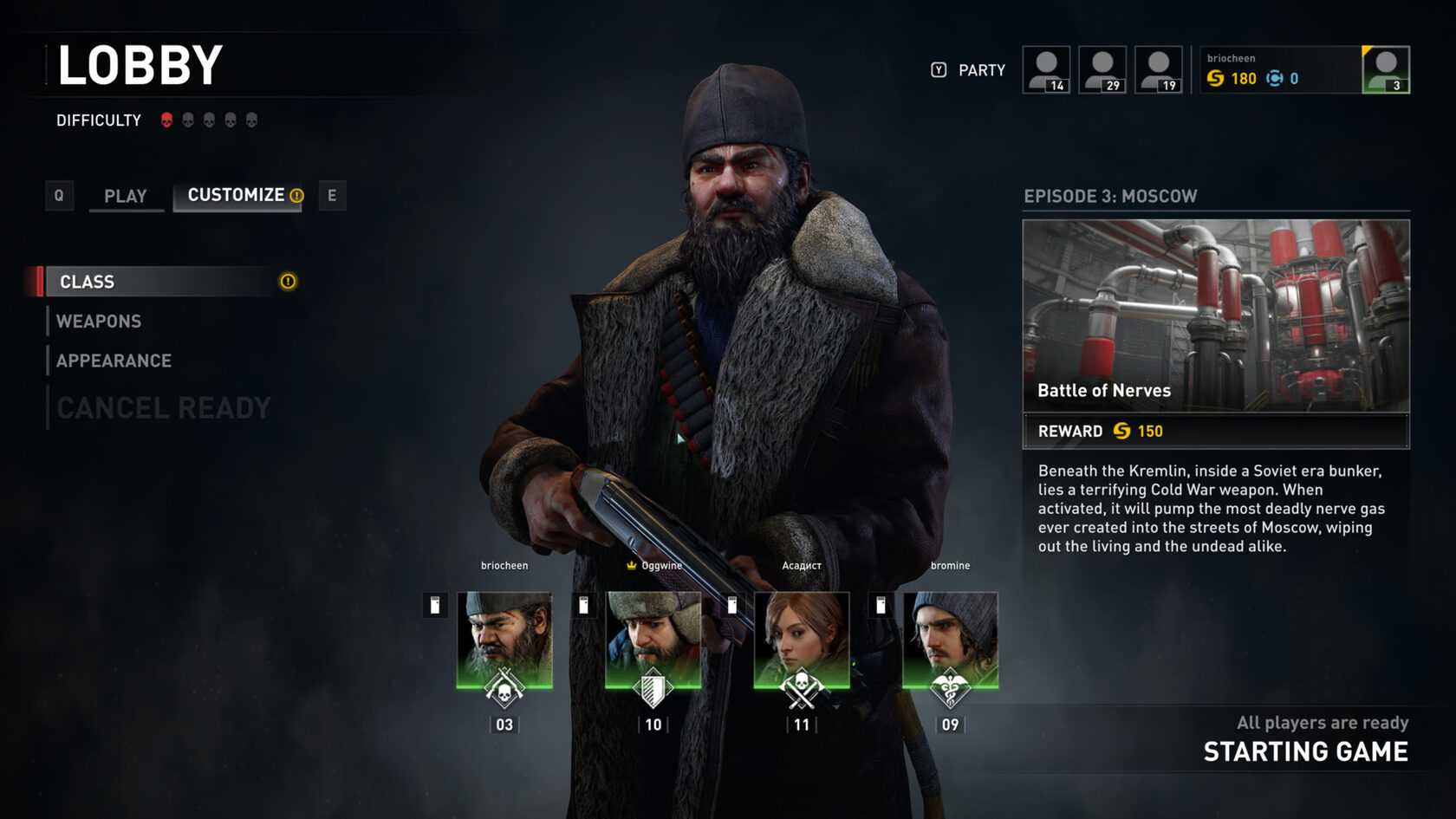The width and height of the screenshot is (1456, 819).
Task: Open the Battle of Nerves mission thumbnail
Action: 1216,315
